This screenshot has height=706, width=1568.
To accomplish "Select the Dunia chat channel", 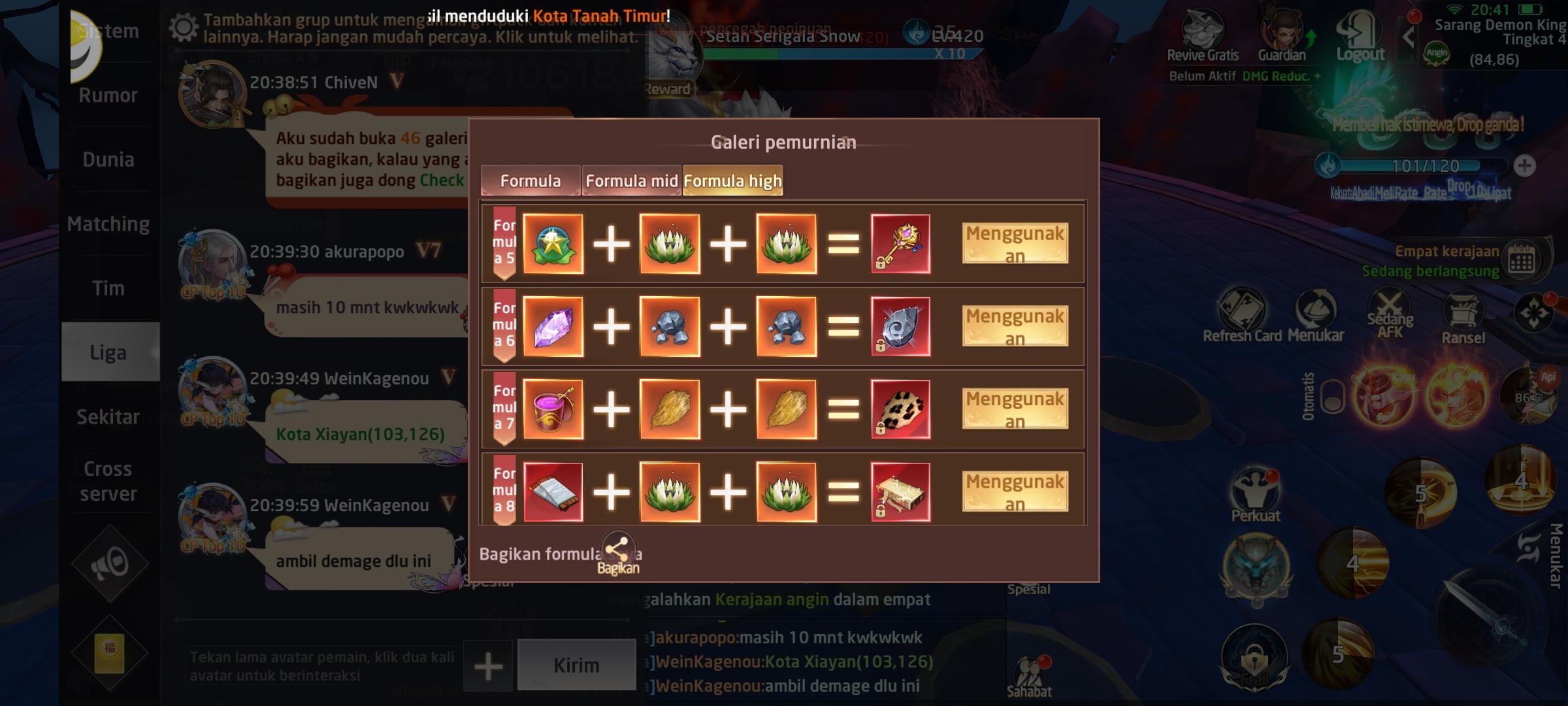I will 108,159.
